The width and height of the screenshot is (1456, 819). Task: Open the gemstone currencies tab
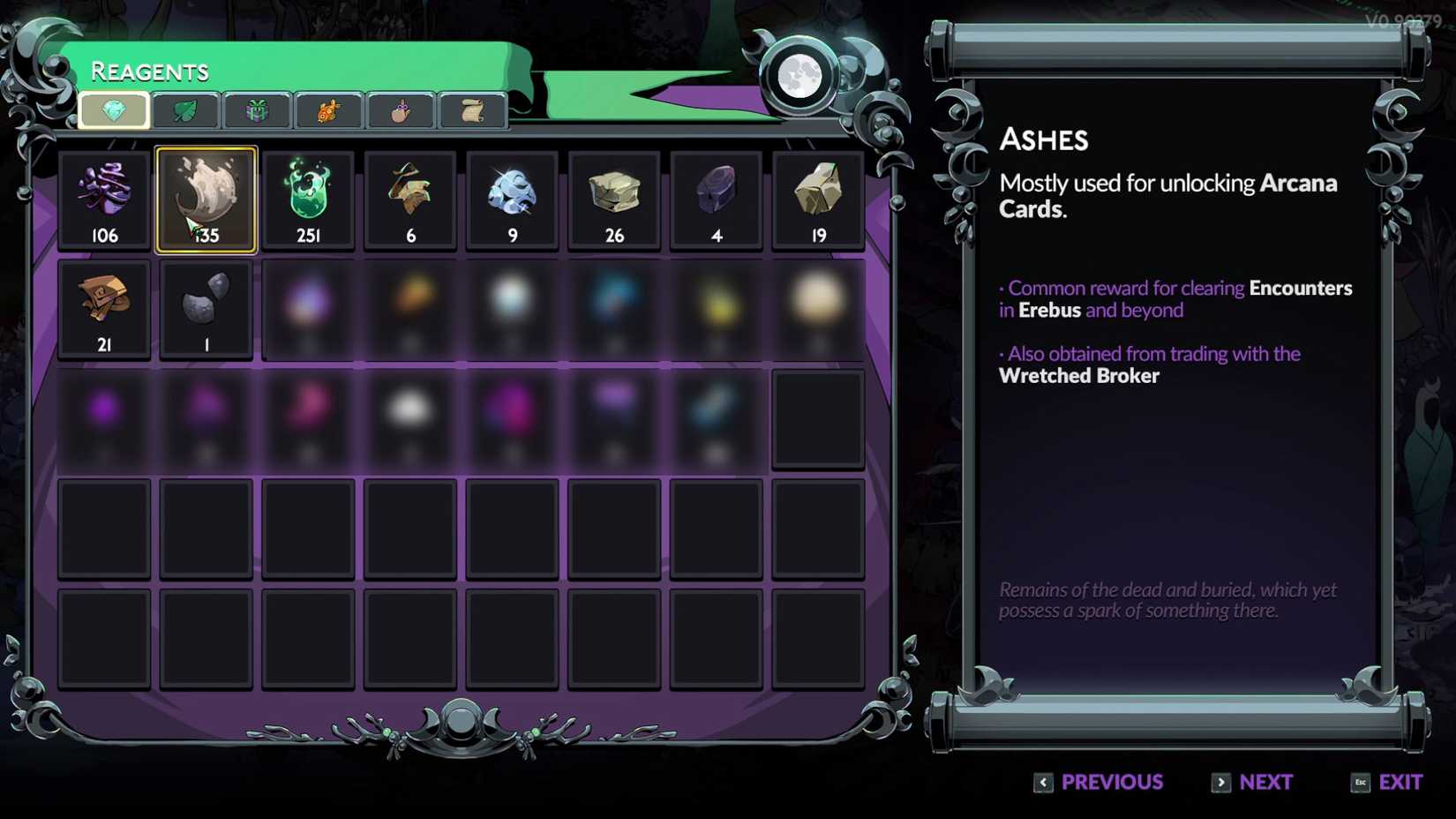coord(114,109)
